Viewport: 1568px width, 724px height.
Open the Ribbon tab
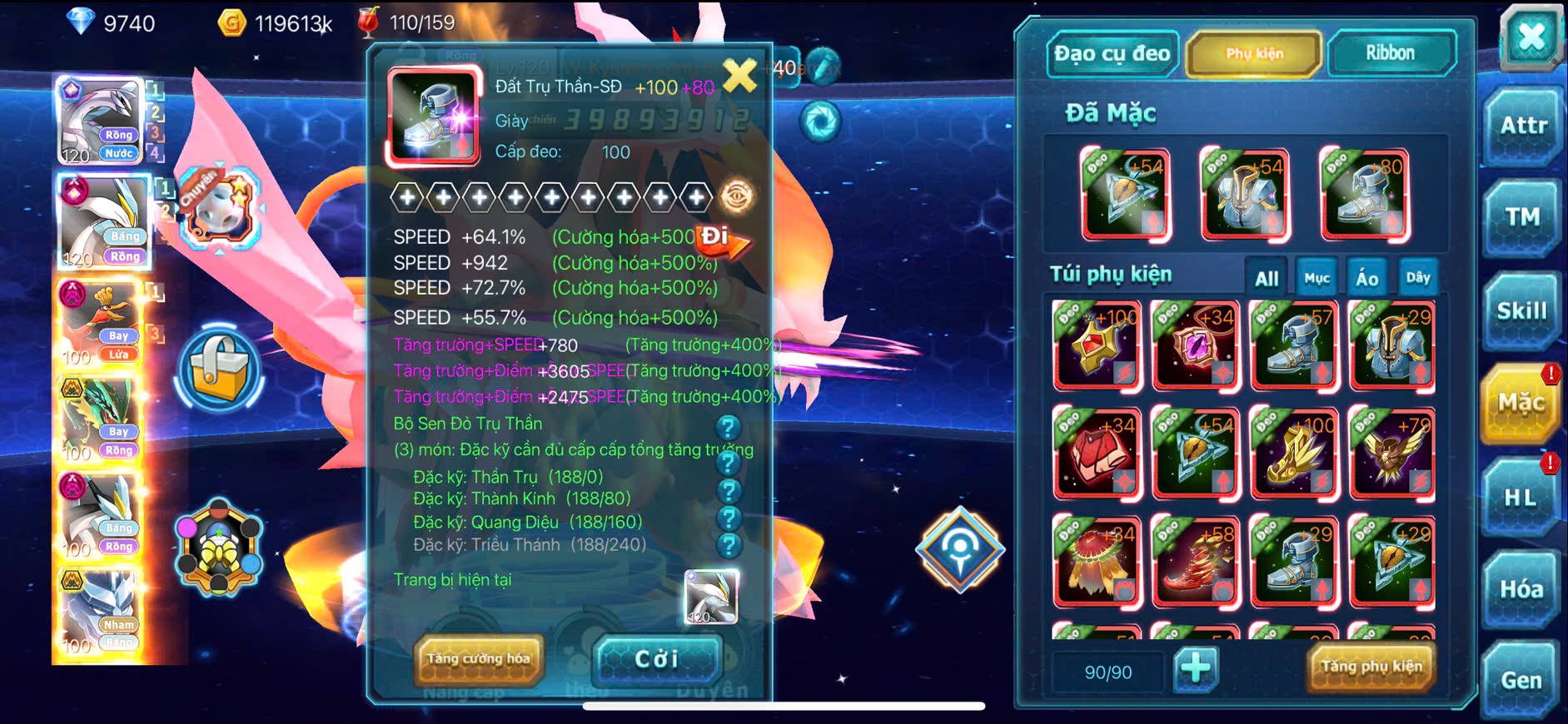pyautogui.click(x=1390, y=54)
